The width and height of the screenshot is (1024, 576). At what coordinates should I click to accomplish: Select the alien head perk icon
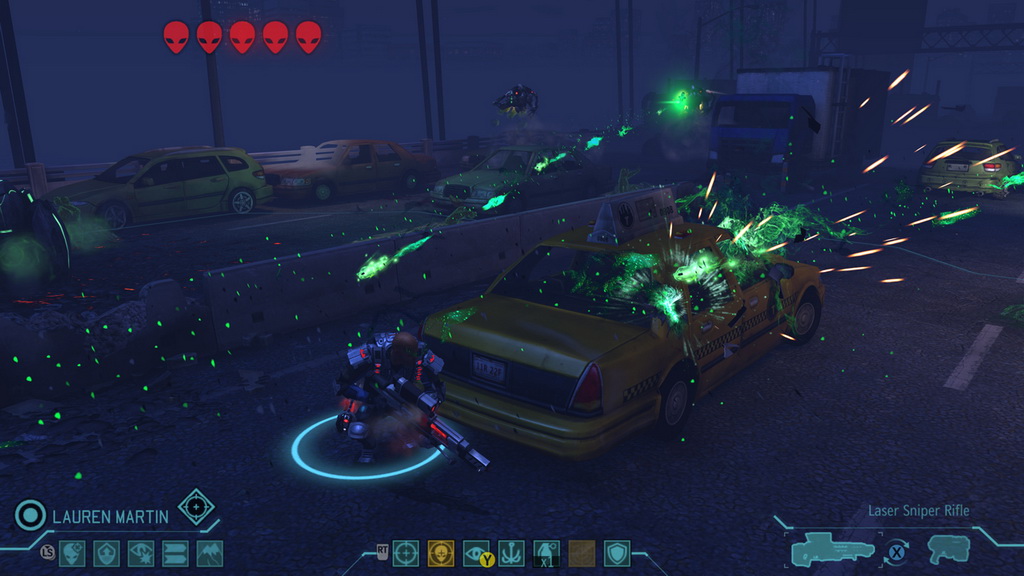(x=72, y=553)
